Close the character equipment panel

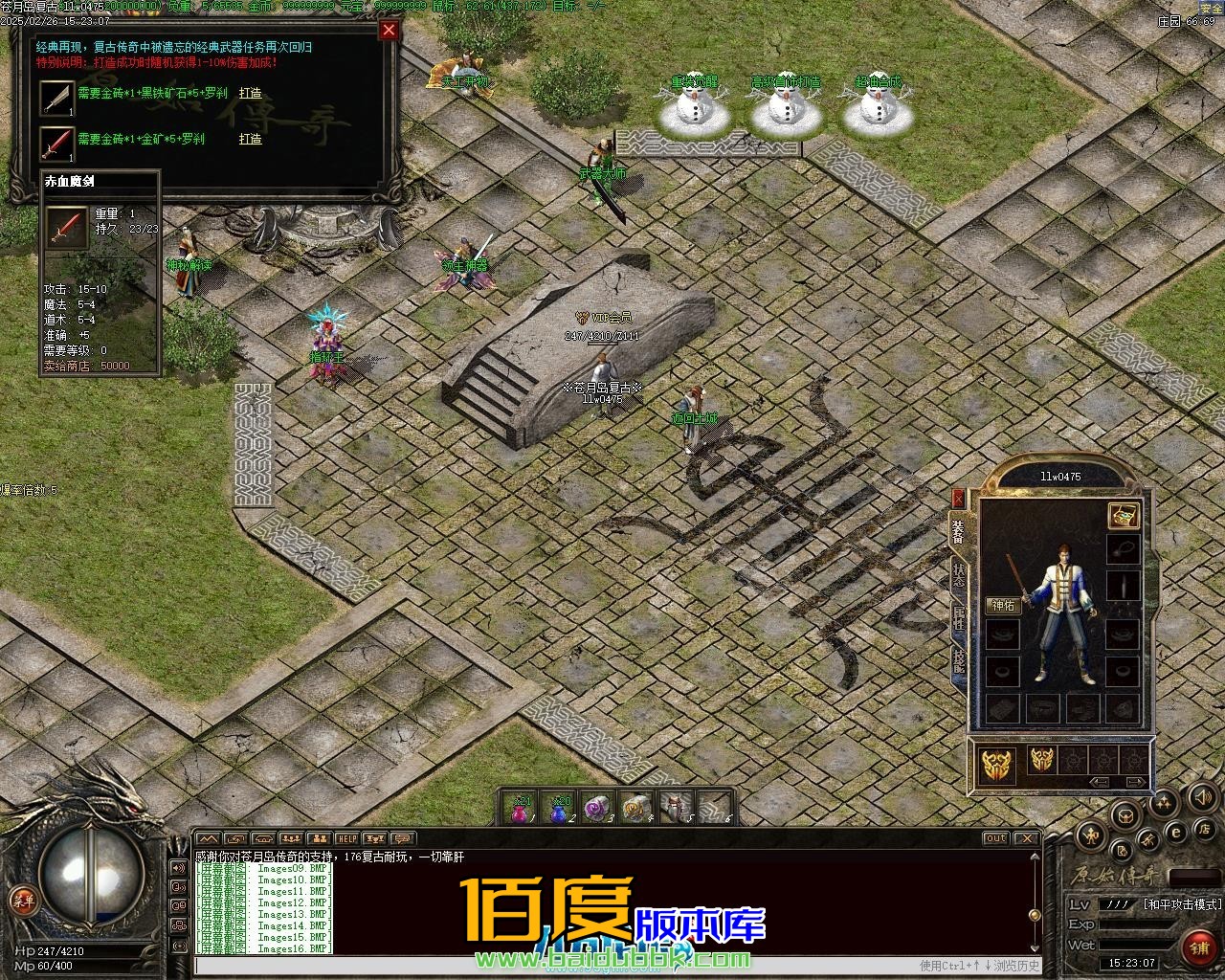coord(958,499)
